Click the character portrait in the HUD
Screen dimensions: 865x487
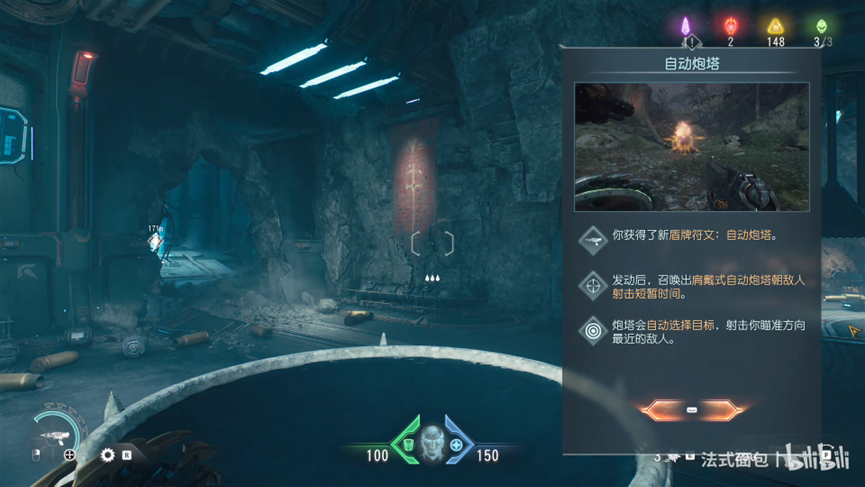[432, 441]
